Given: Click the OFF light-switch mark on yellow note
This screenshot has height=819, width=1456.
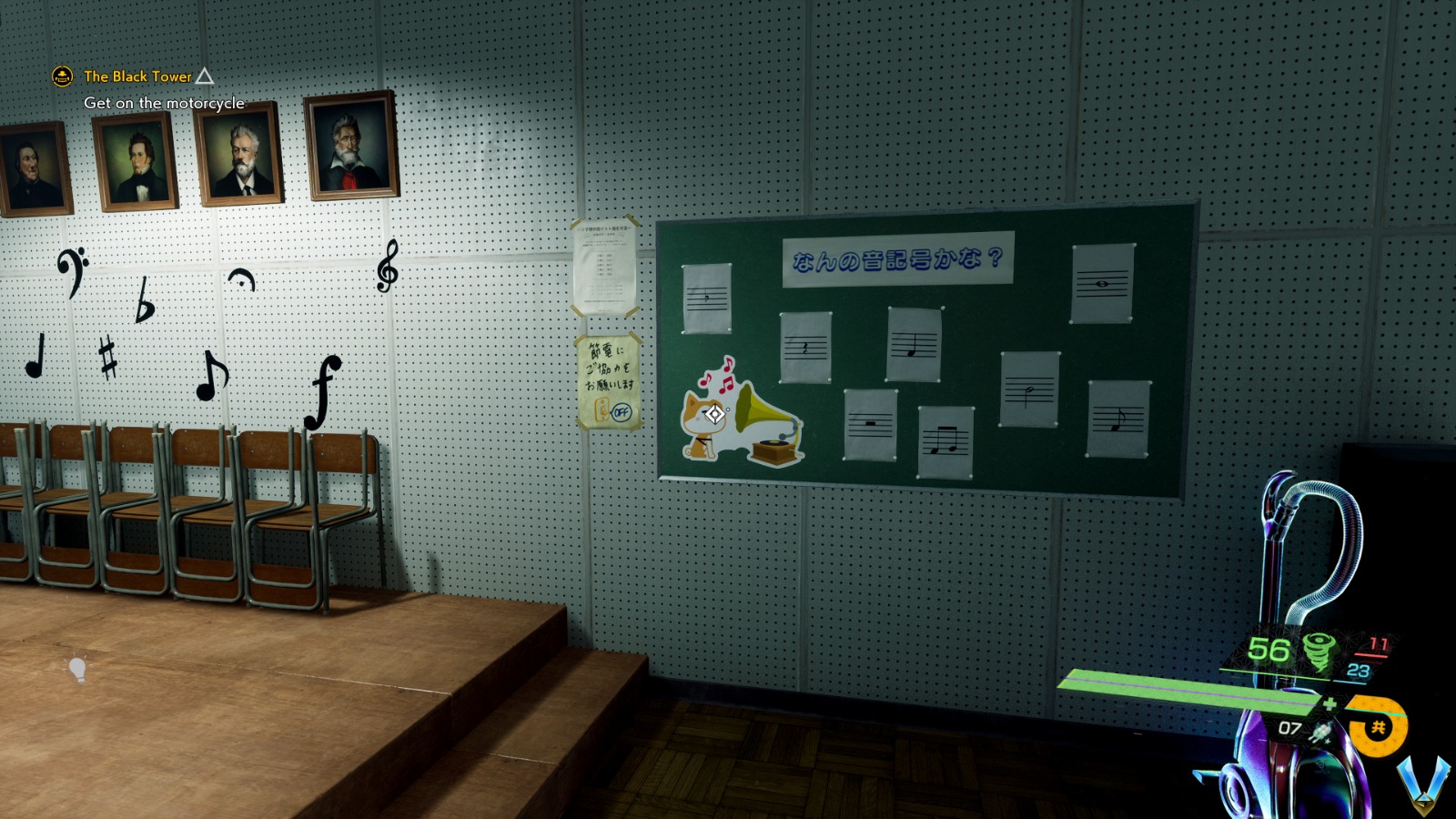Looking at the screenshot, I should pyautogui.click(x=621, y=412).
